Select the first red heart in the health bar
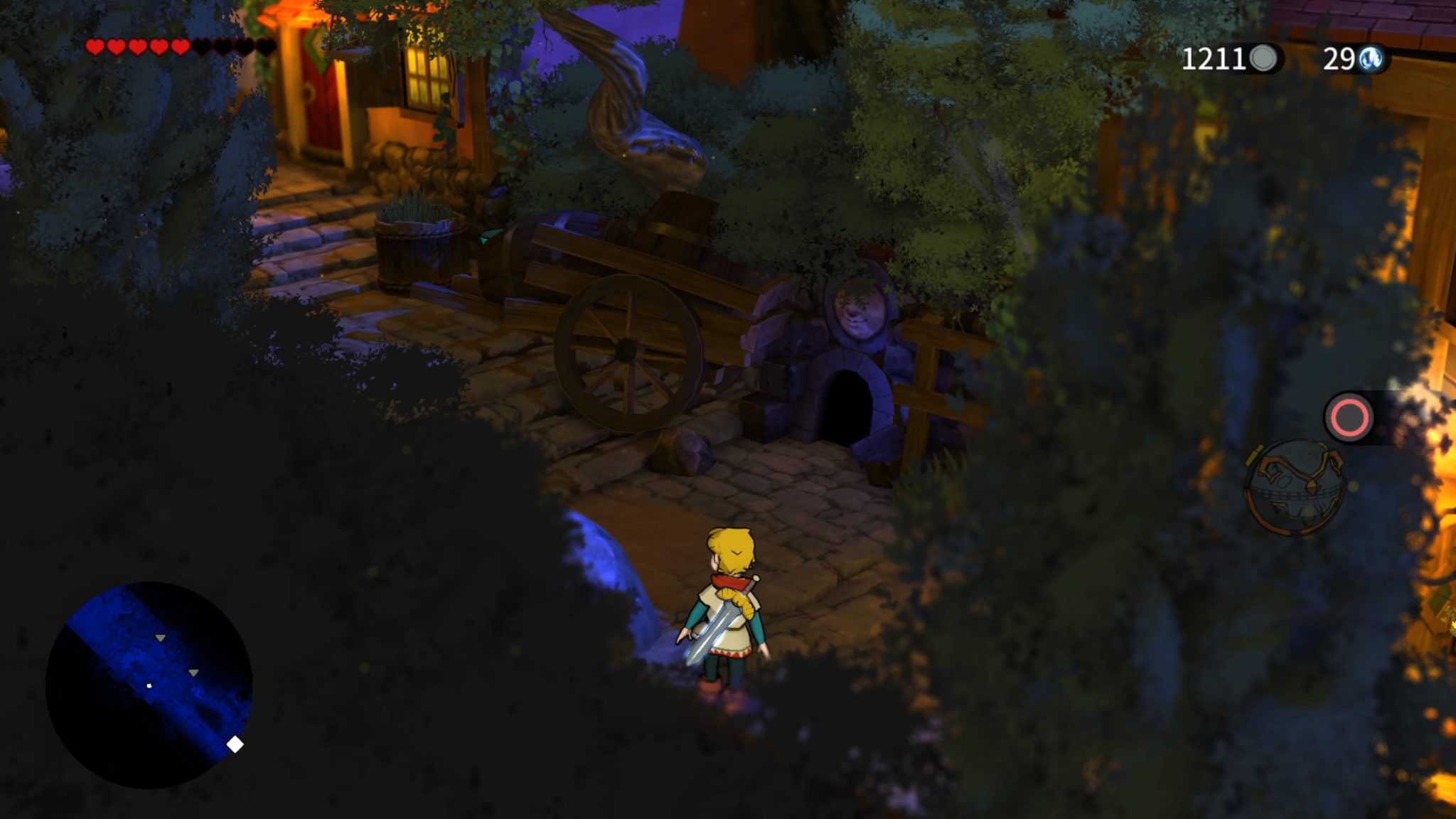Image resolution: width=1456 pixels, height=819 pixels. [x=95, y=47]
